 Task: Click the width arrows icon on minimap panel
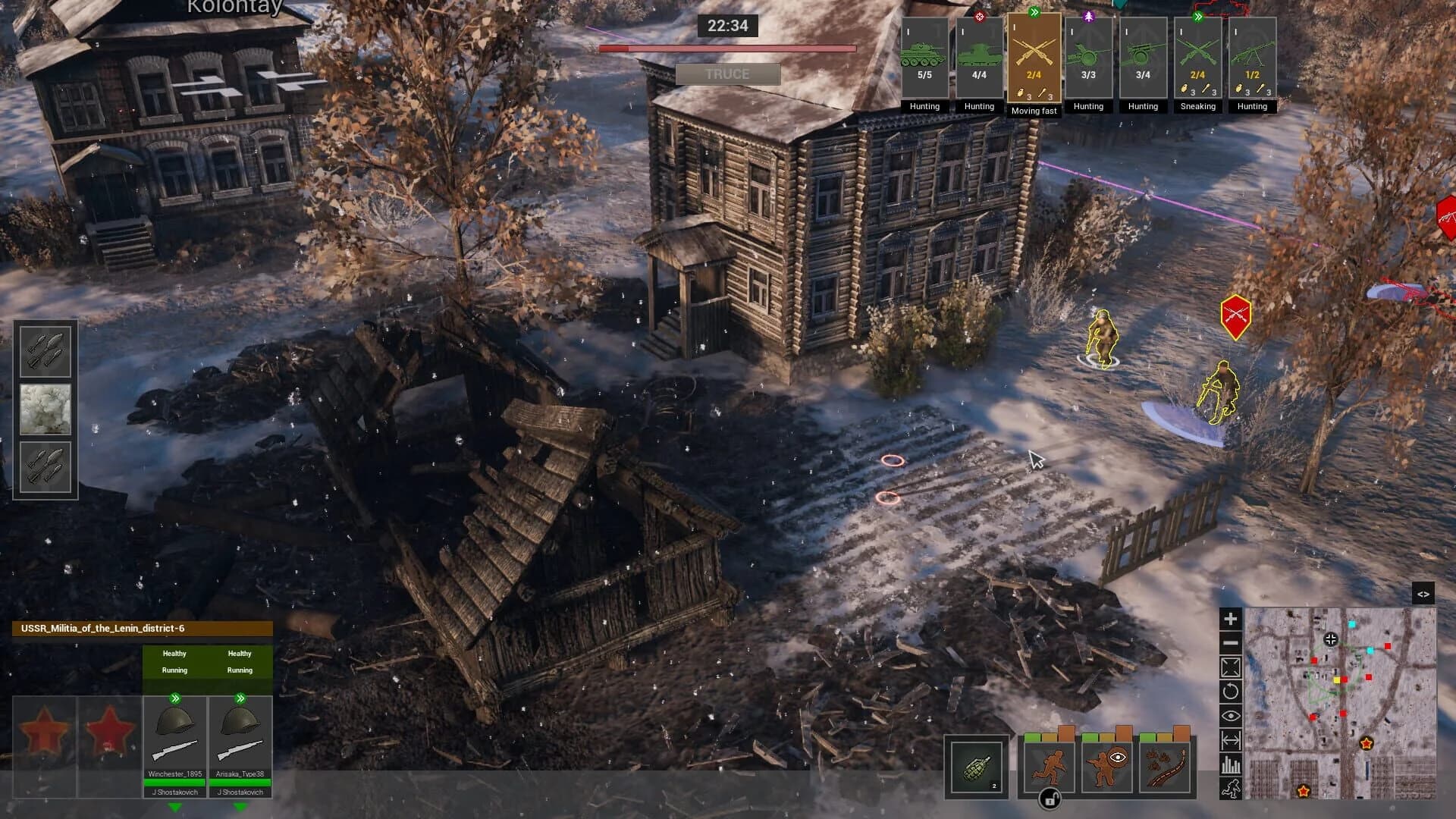click(1230, 739)
